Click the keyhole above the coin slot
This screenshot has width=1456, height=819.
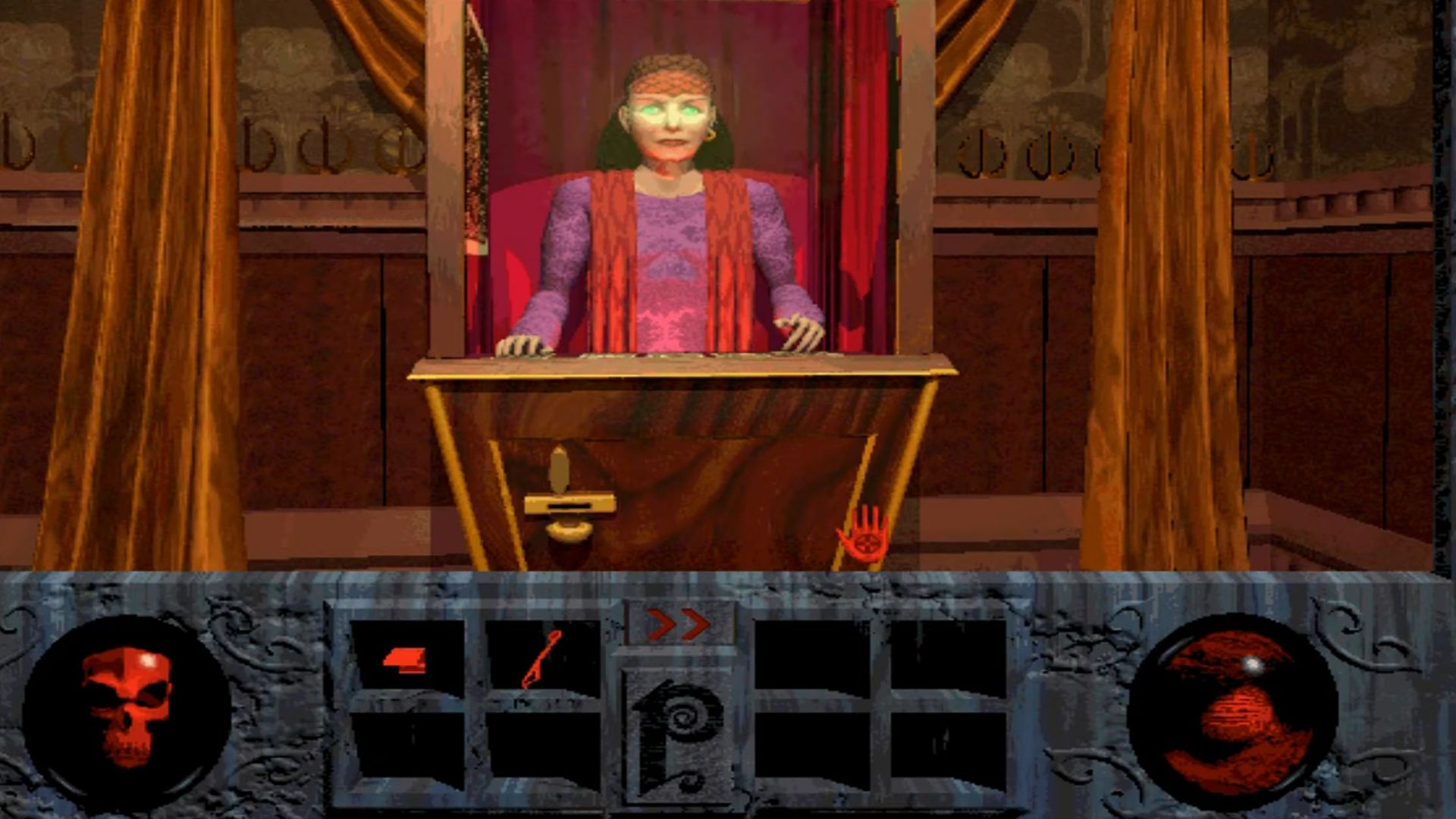[560, 469]
